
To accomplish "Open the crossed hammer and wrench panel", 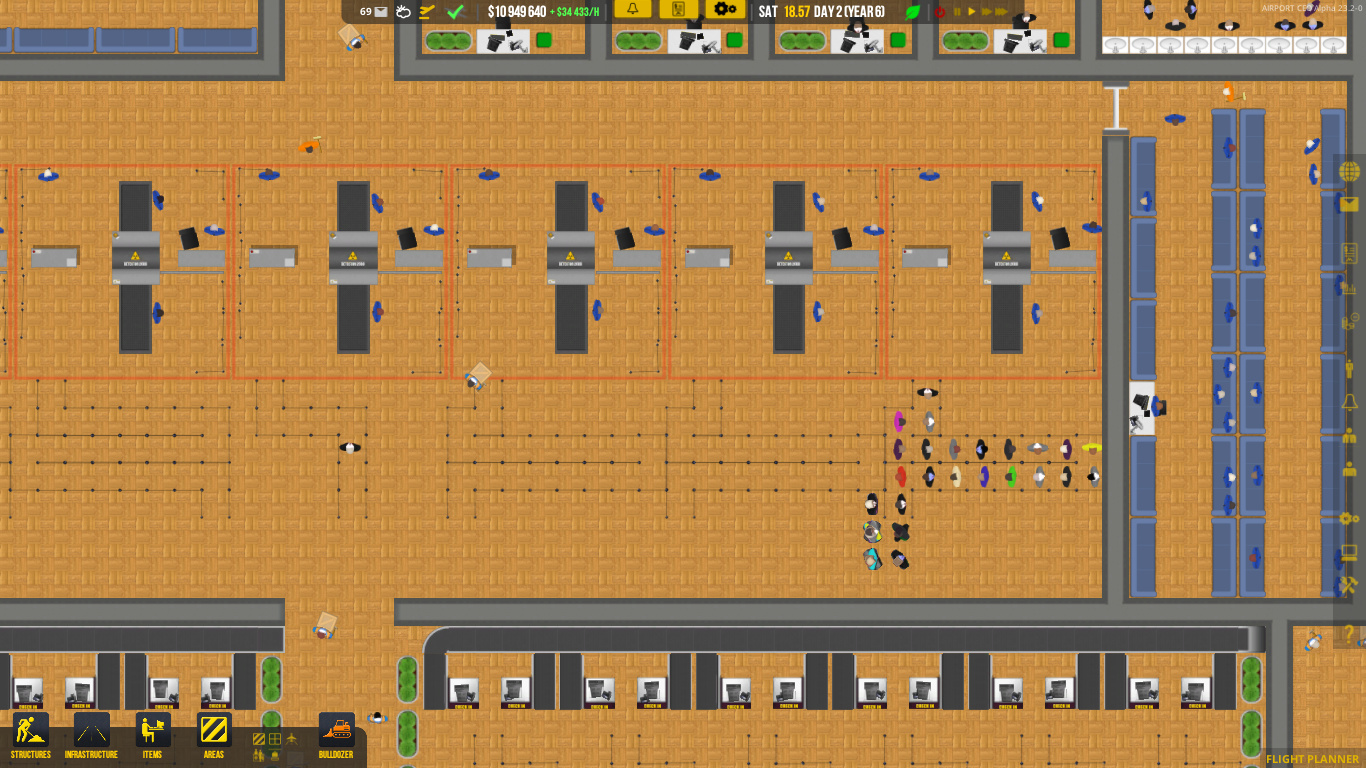I will click(1349, 585).
